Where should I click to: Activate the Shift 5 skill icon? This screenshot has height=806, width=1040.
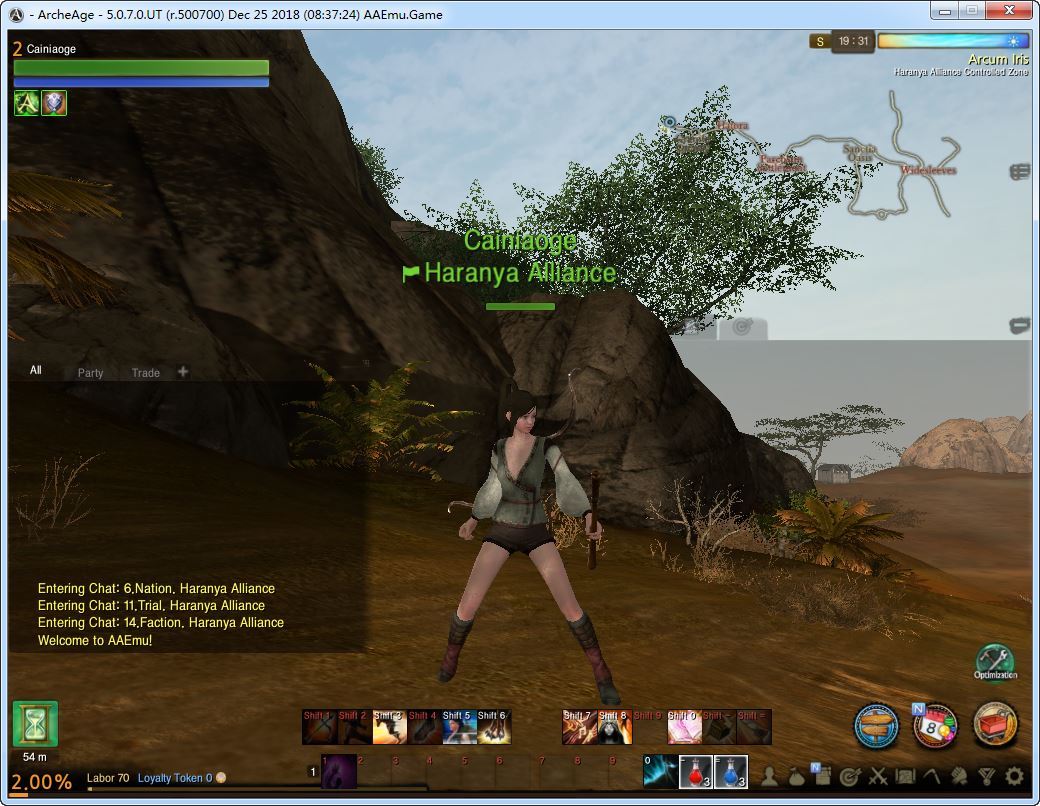tap(458, 727)
